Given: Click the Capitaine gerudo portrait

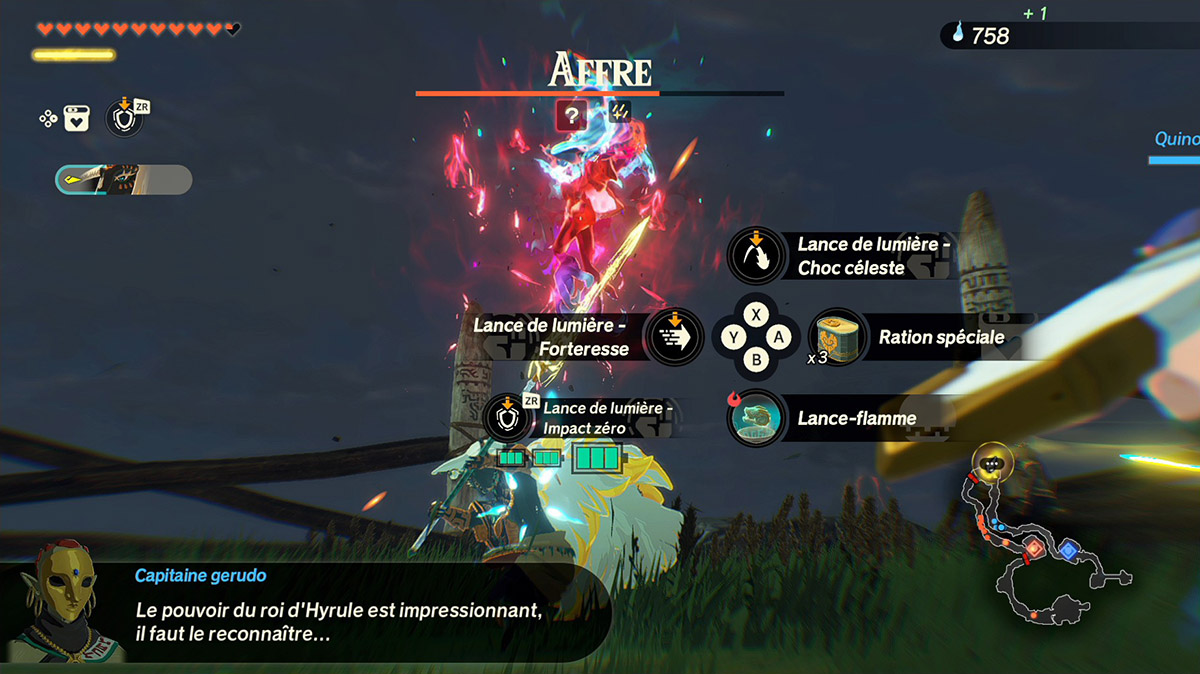Looking at the screenshot, I should coord(62,602).
